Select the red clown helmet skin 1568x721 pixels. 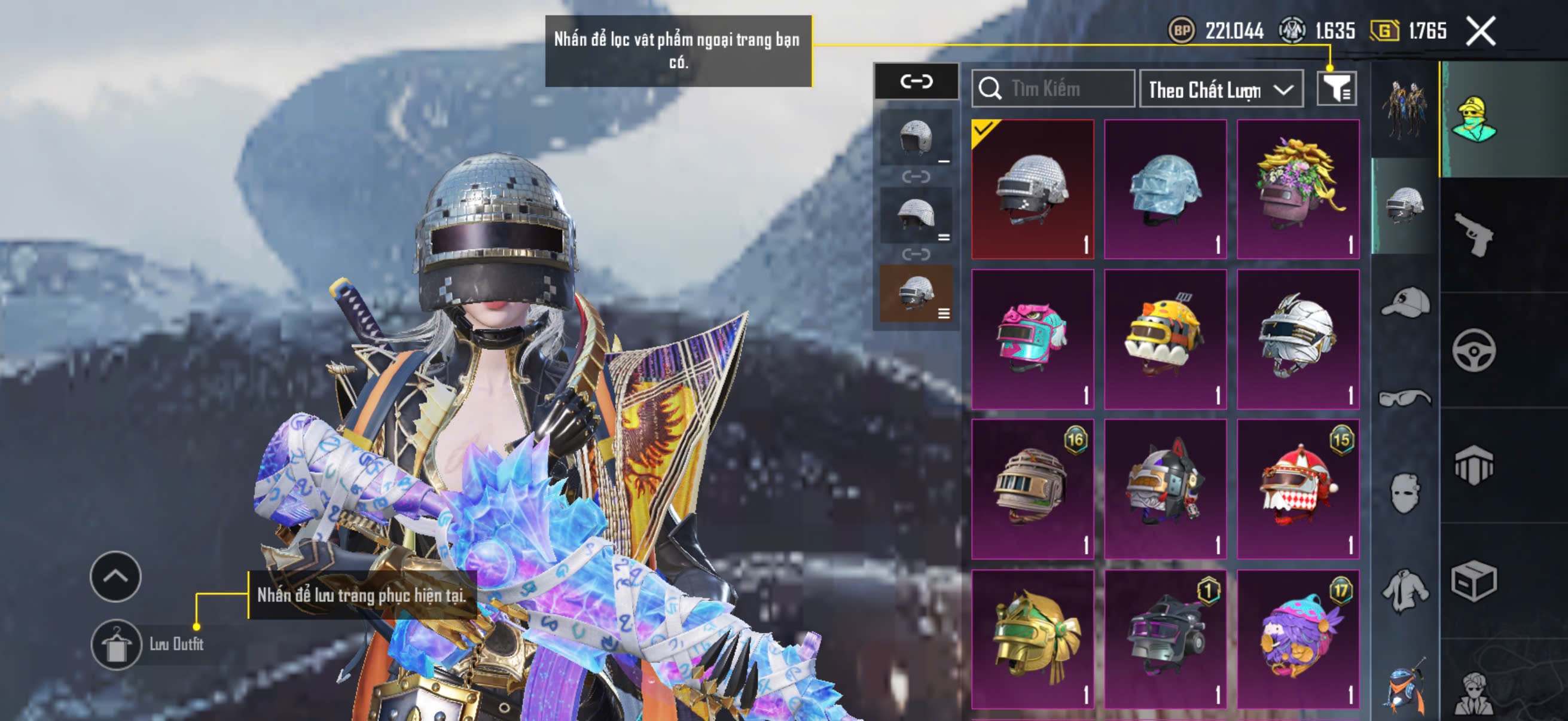[1298, 488]
